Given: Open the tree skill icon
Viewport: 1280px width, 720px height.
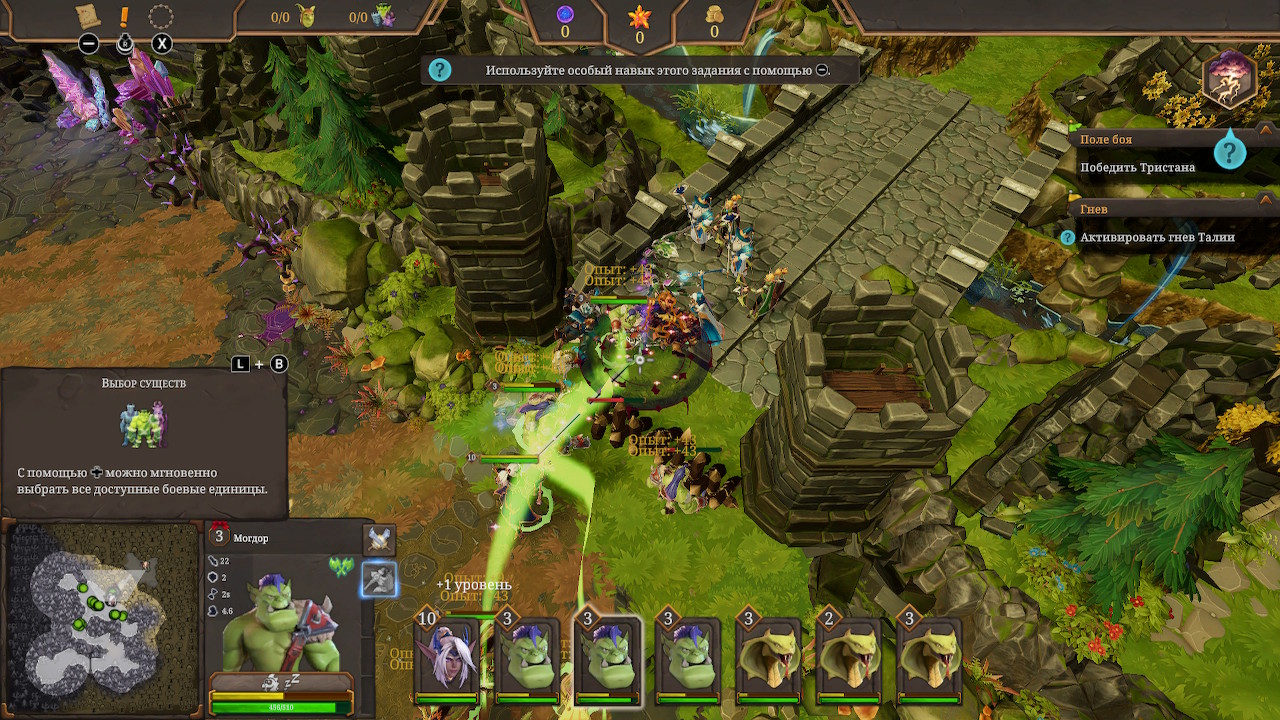Looking at the screenshot, I should (1230, 80).
